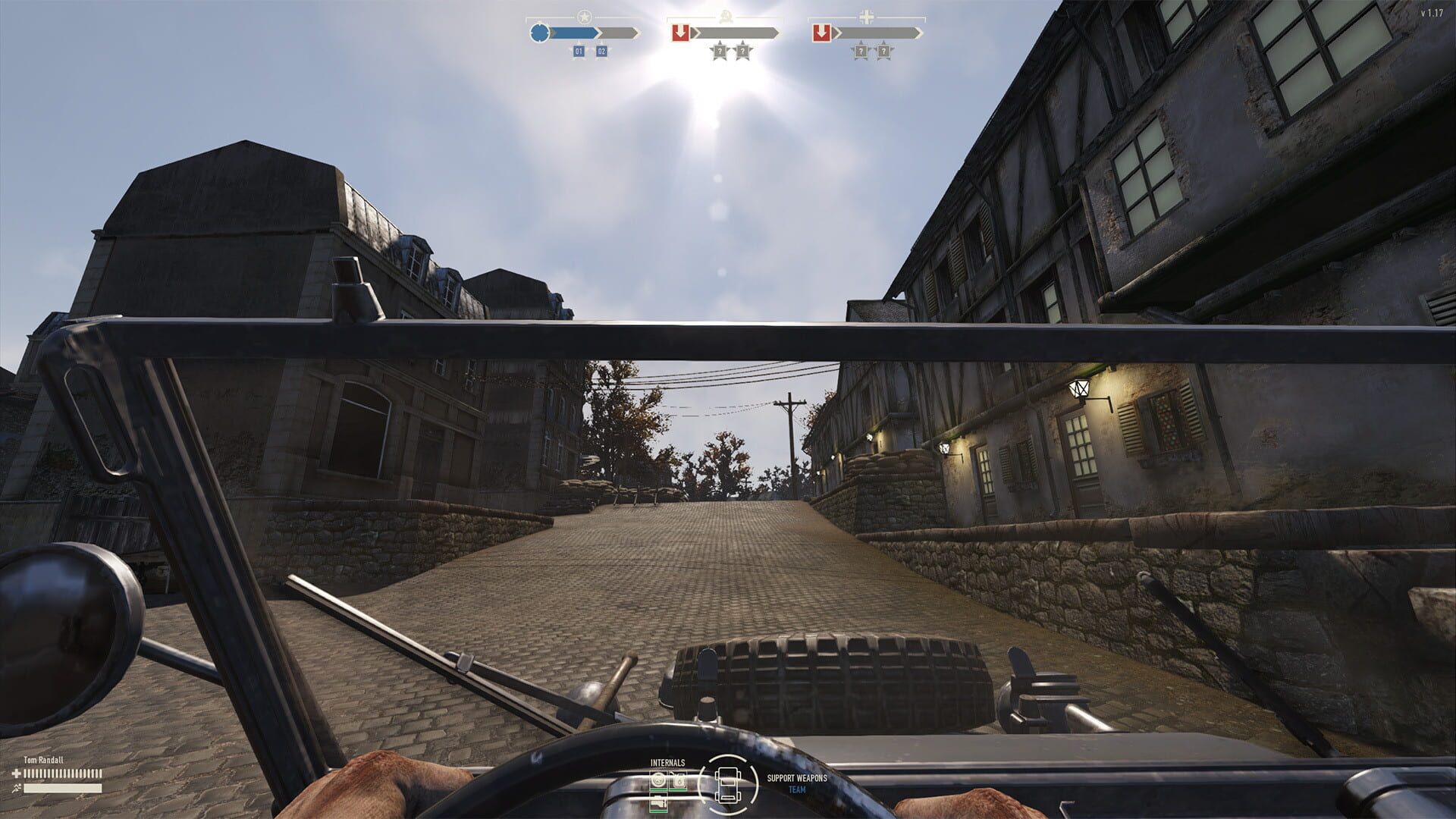Image resolution: width=1456 pixels, height=819 pixels.
Task: Click the 01 objective badge
Action: (x=579, y=52)
